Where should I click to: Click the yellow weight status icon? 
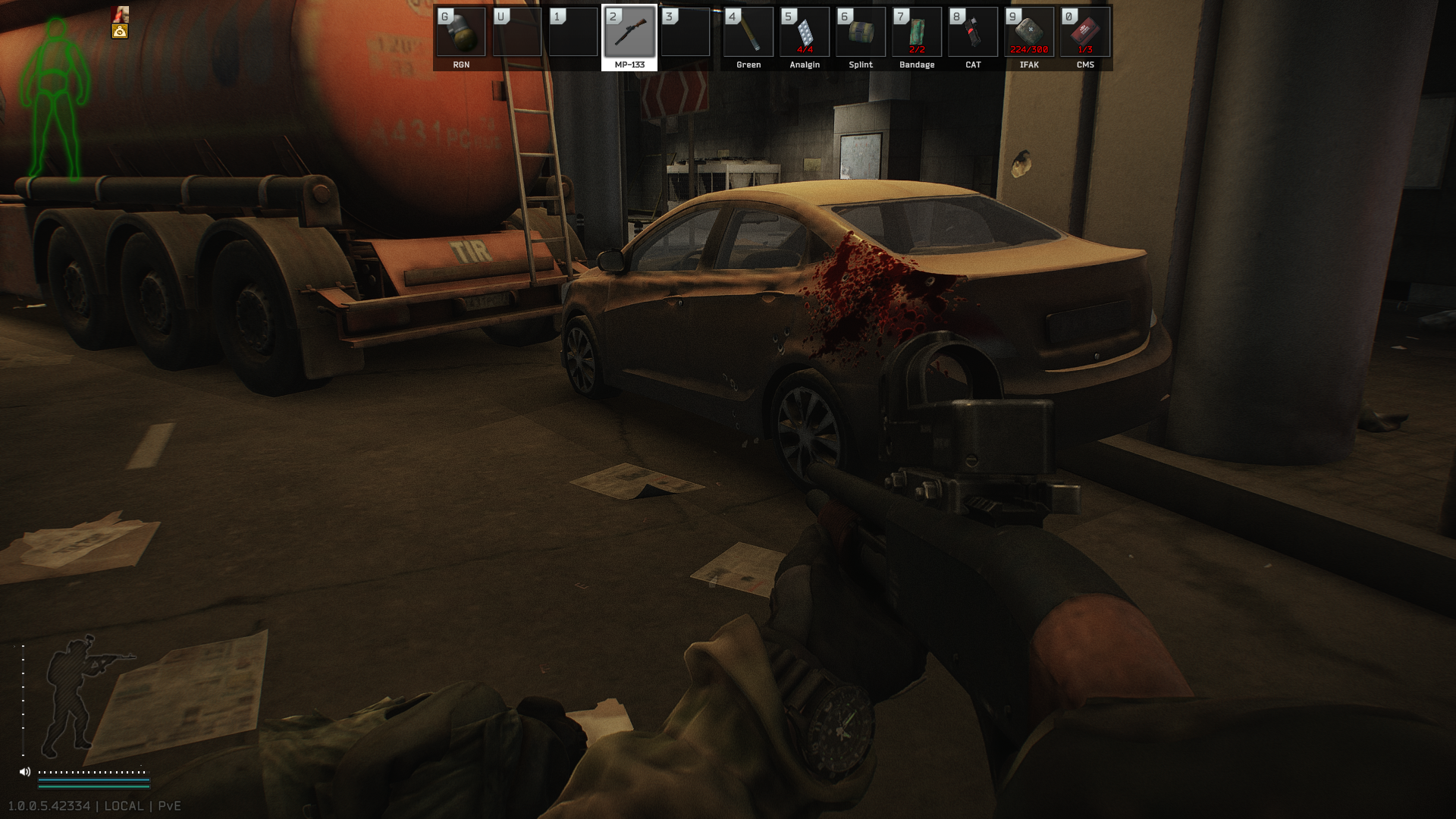[120, 31]
